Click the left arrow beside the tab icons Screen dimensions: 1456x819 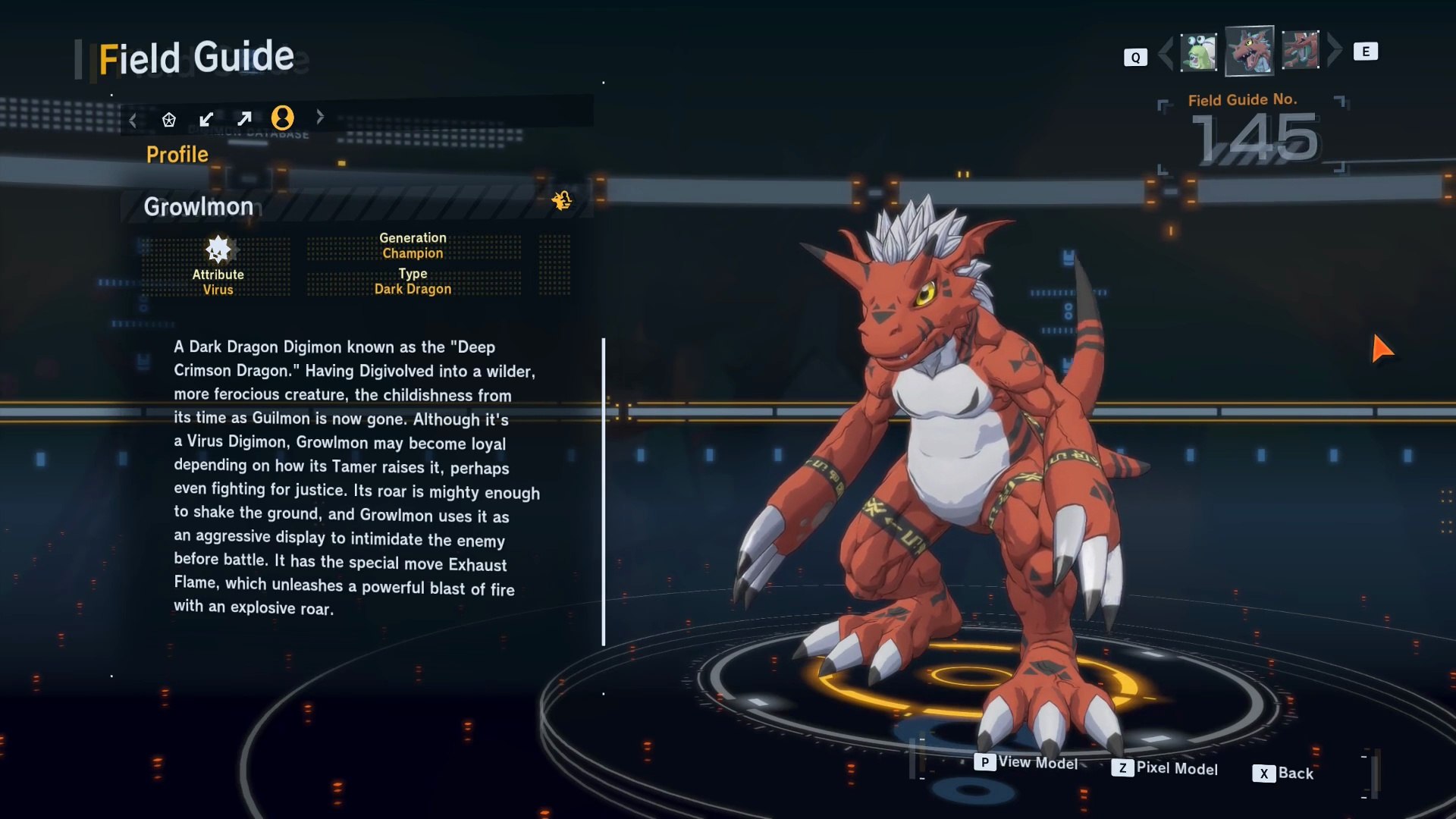pos(133,120)
